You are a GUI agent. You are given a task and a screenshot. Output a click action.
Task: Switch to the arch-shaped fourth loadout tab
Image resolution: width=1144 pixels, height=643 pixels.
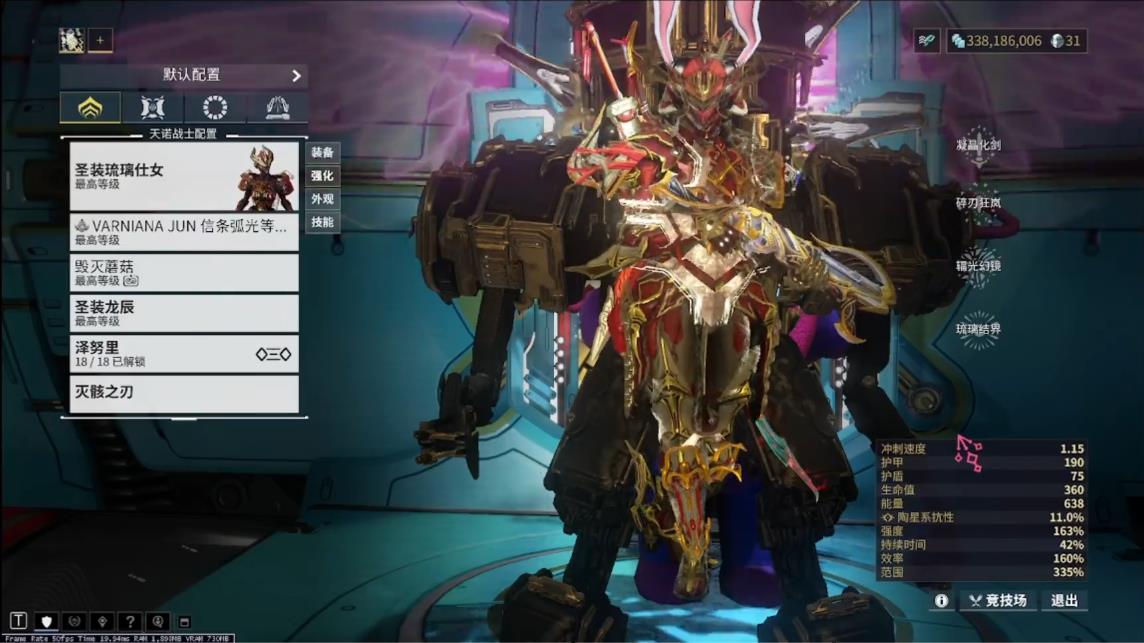pyautogui.click(x=277, y=107)
